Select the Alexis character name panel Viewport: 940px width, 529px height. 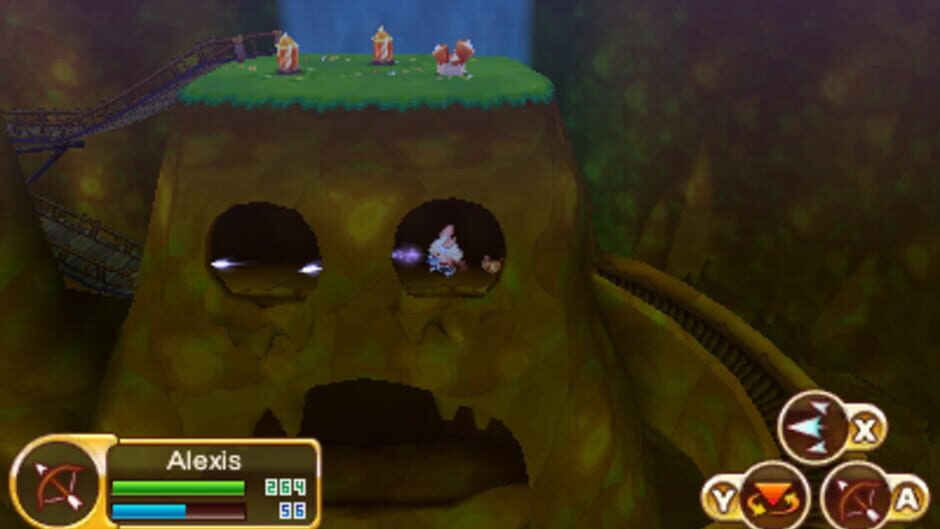coord(204,461)
